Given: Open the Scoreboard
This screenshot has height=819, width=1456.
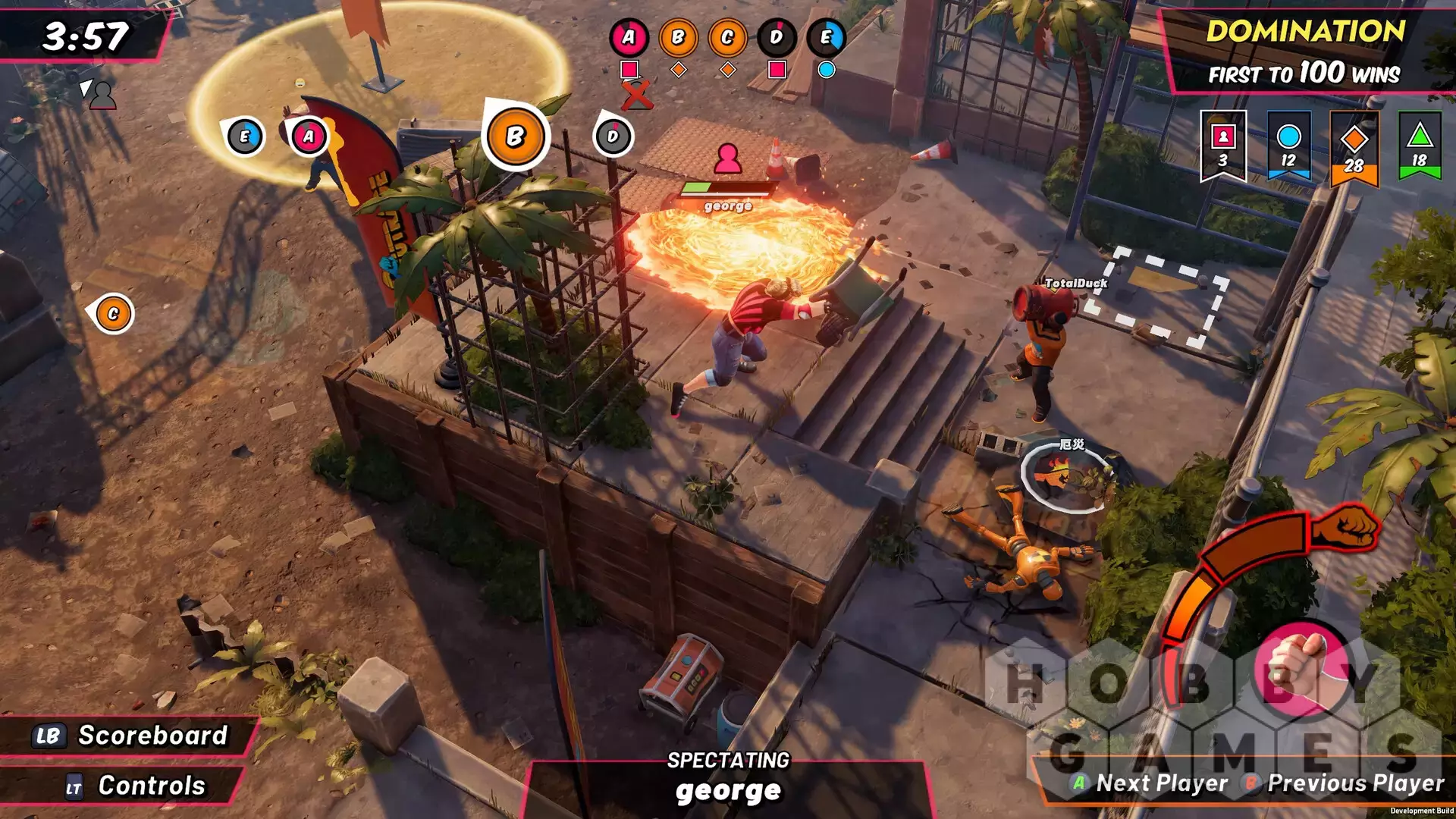Looking at the screenshot, I should (130, 736).
